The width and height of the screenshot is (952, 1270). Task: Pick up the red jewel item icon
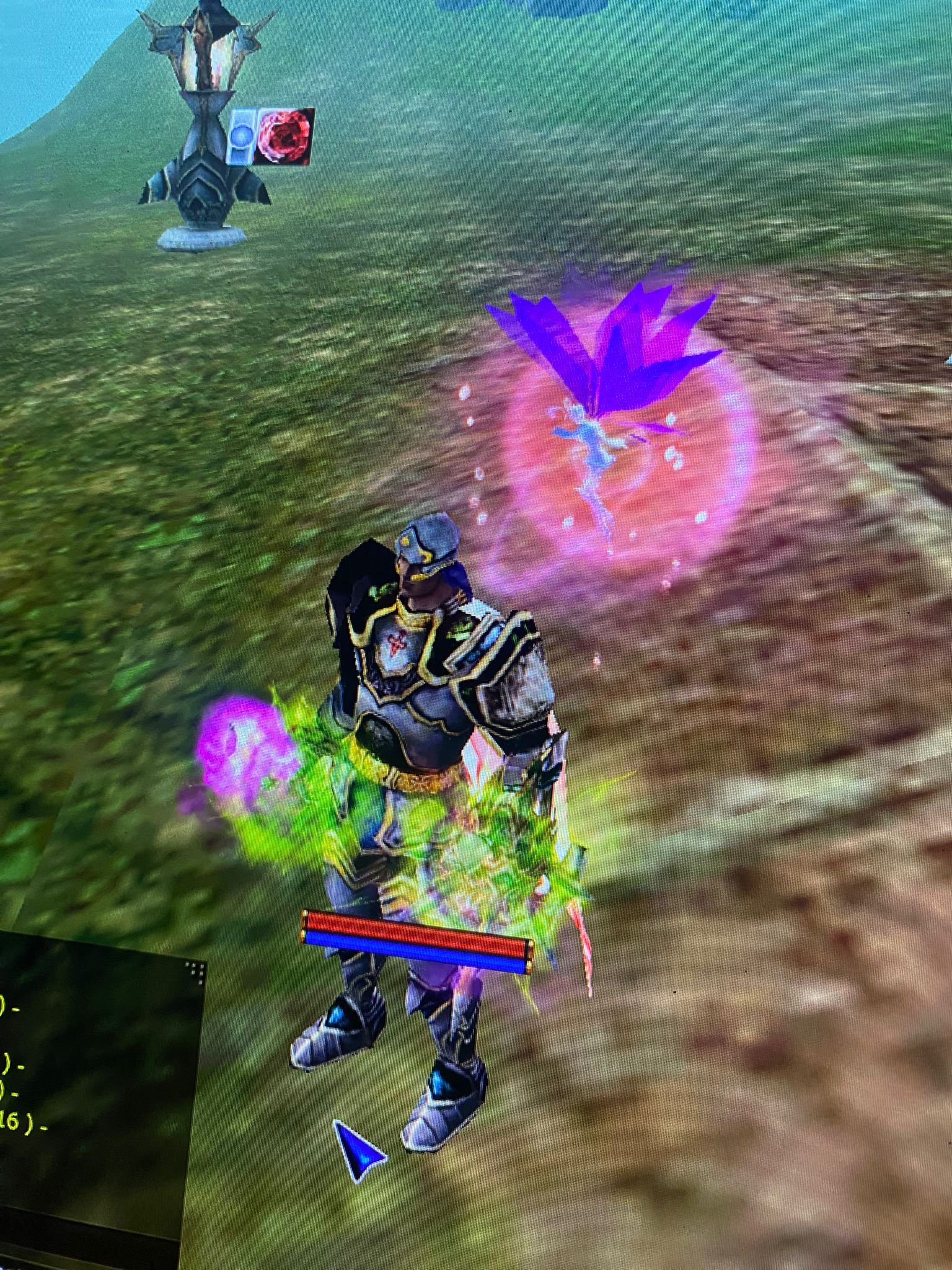[x=285, y=136]
